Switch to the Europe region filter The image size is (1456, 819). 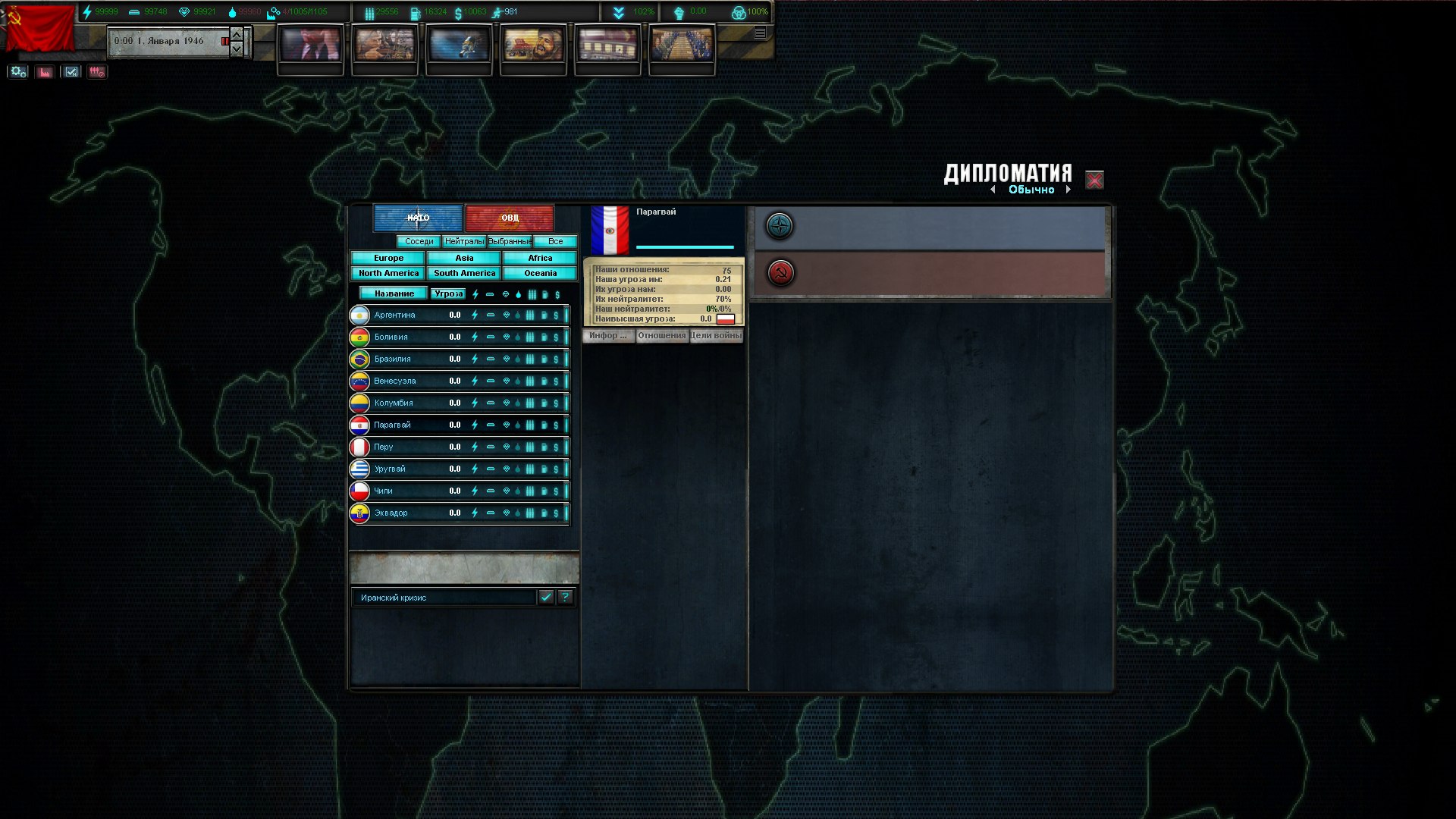[x=388, y=258]
